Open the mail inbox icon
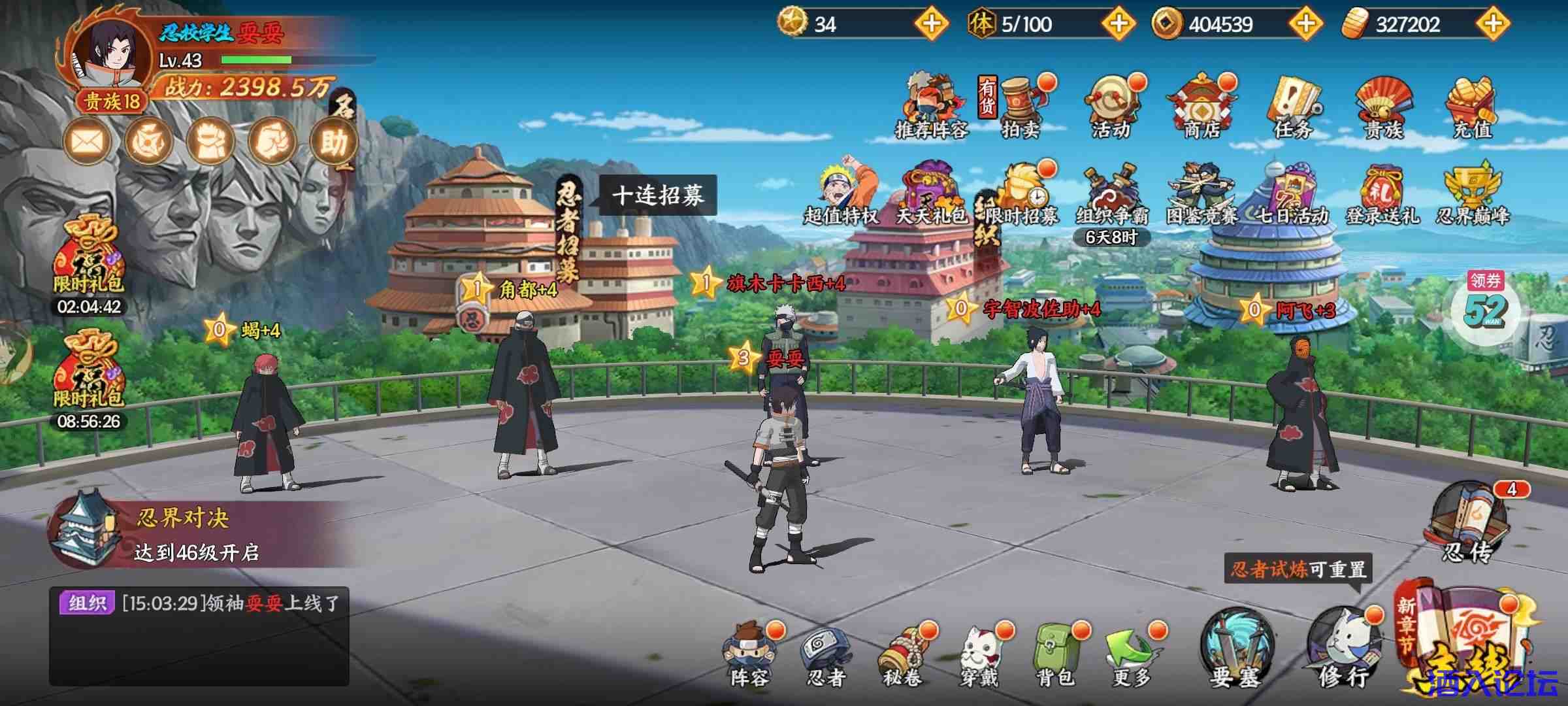The image size is (1568, 706). 88,139
